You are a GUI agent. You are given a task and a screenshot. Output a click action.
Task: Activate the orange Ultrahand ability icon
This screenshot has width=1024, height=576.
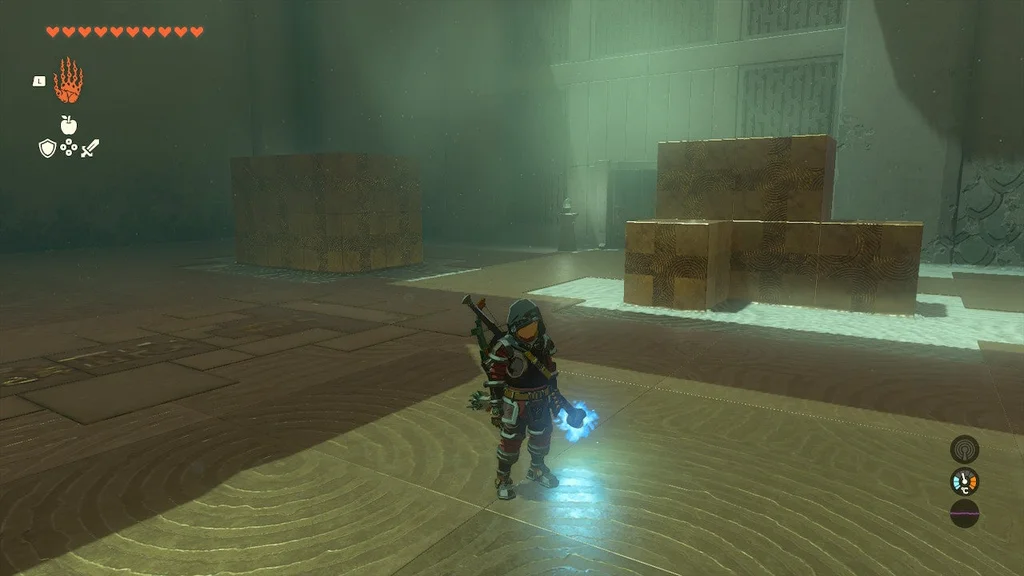point(68,81)
